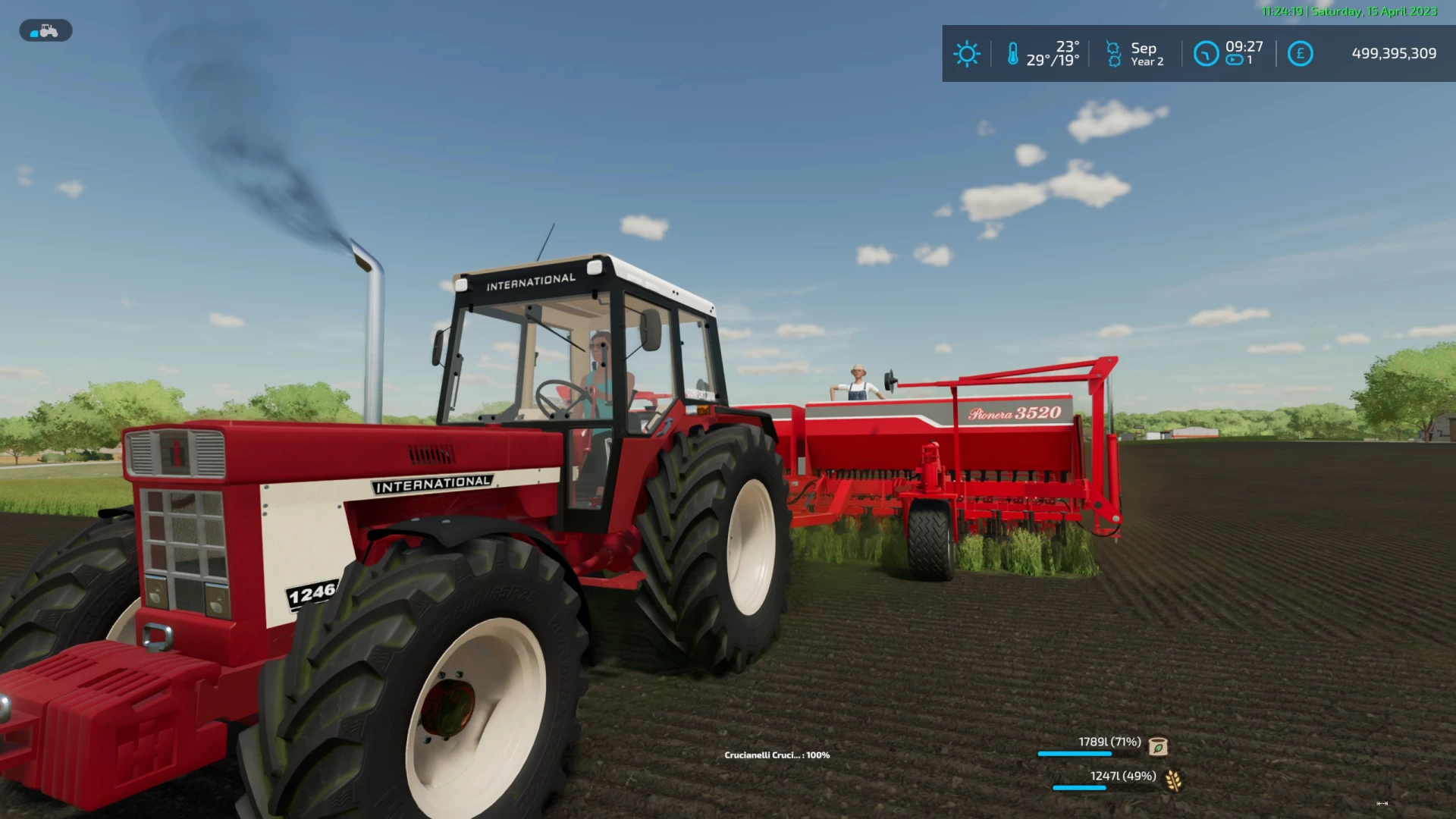Click the seed bag fill-type icon
Viewport: 1456px width, 819px height.
point(1156,746)
